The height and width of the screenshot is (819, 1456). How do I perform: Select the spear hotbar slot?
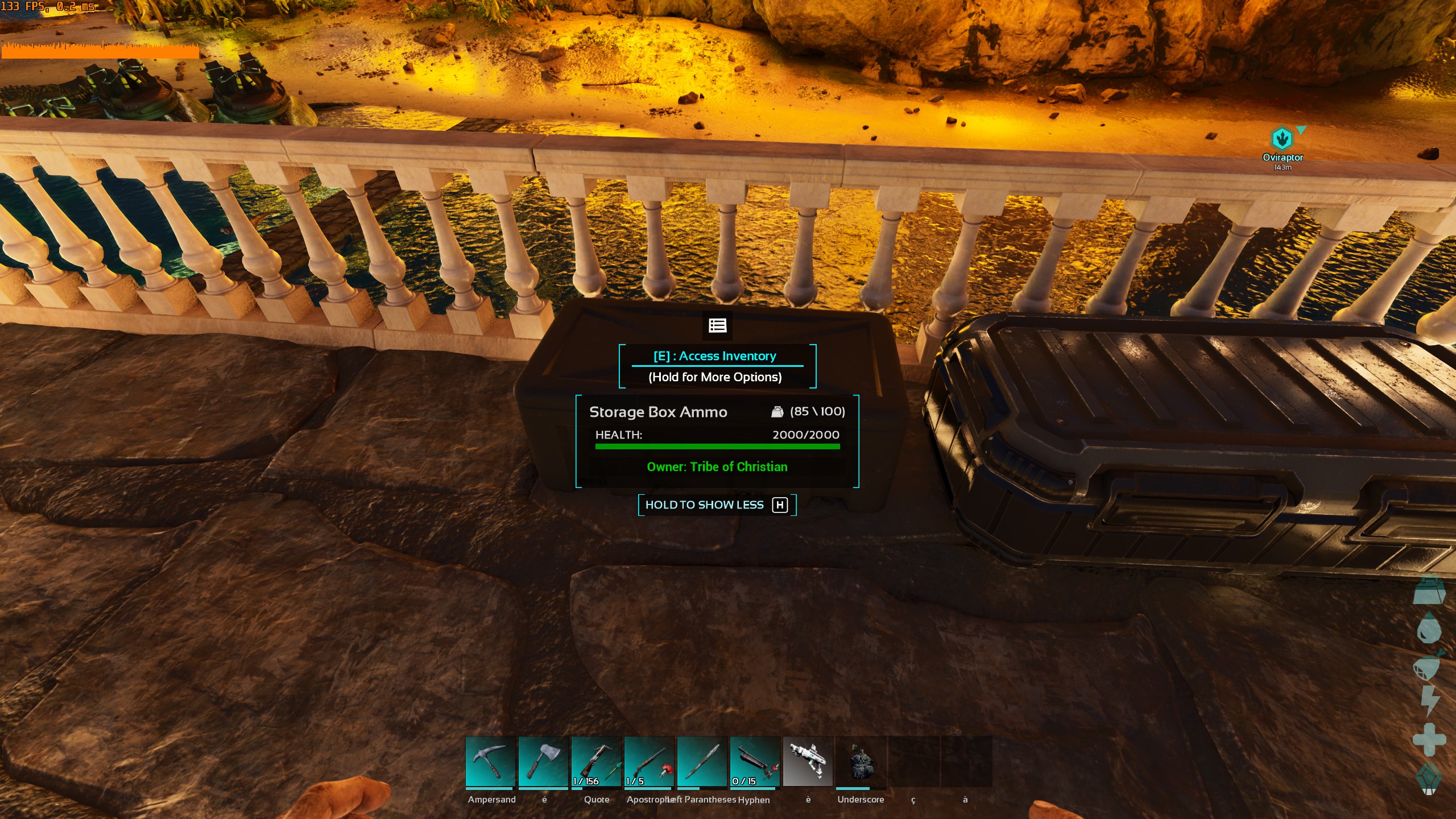[702, 762]
